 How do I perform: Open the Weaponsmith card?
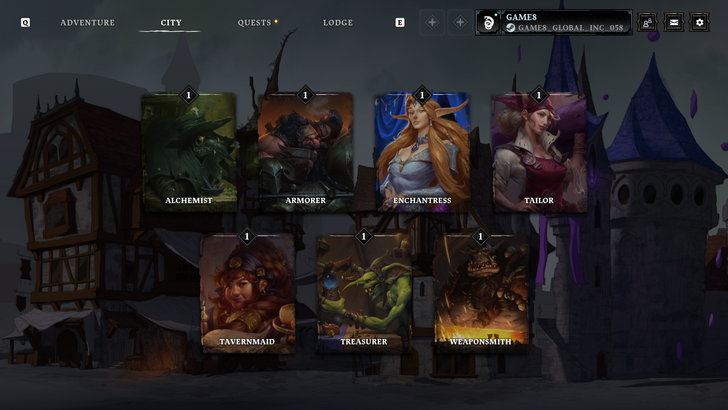pos(480,292)
